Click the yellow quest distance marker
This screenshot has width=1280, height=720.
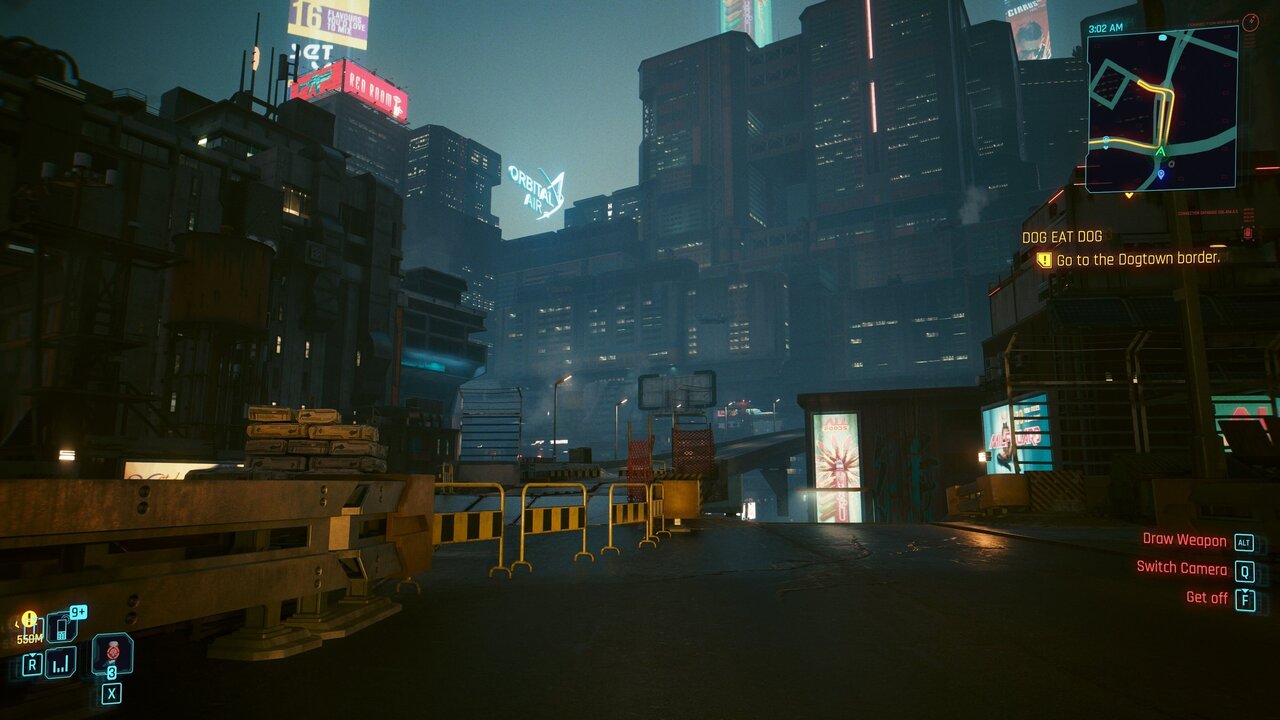[29, 621]
